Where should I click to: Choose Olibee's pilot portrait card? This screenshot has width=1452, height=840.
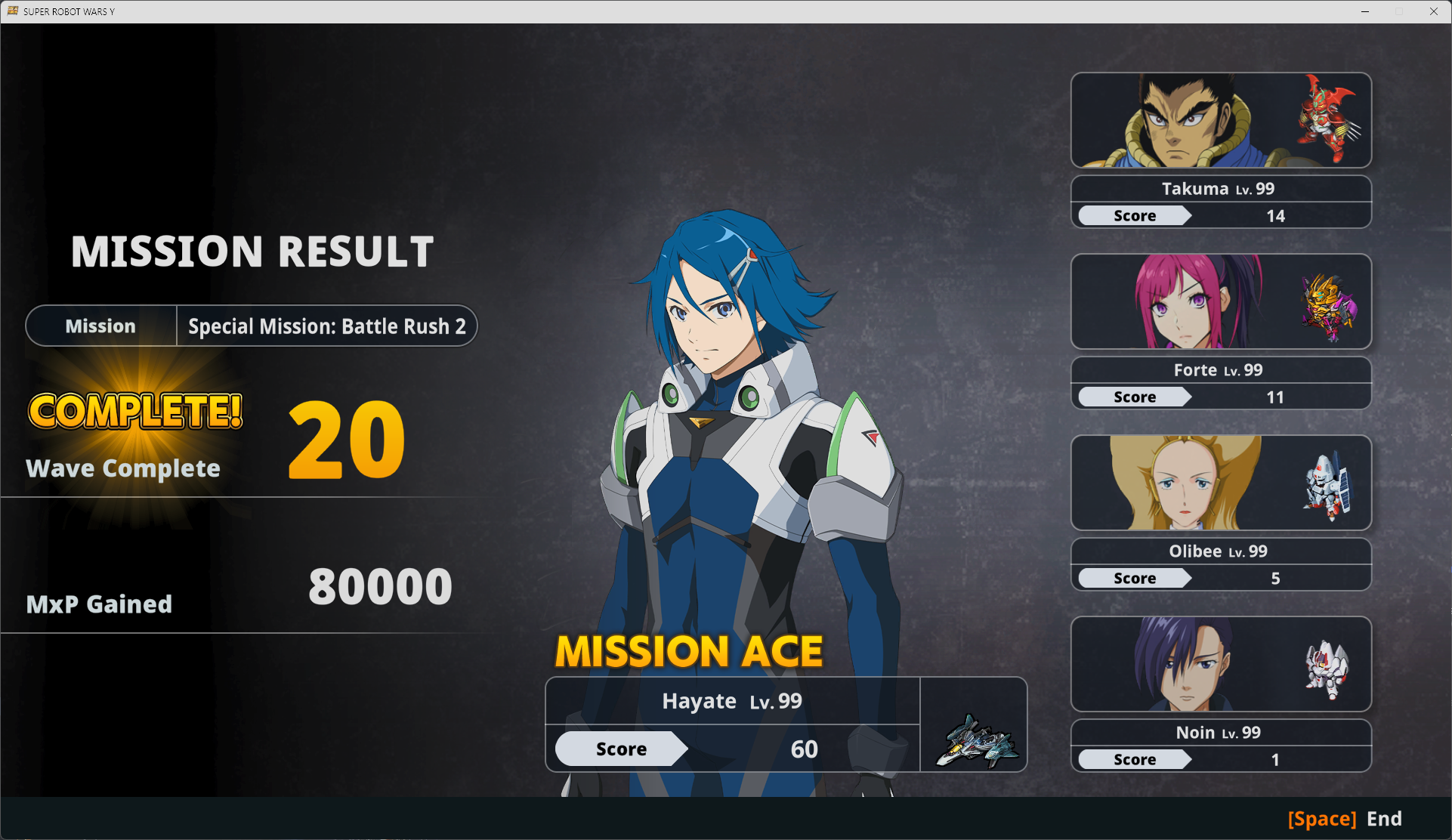click(x=1220, y=483)
